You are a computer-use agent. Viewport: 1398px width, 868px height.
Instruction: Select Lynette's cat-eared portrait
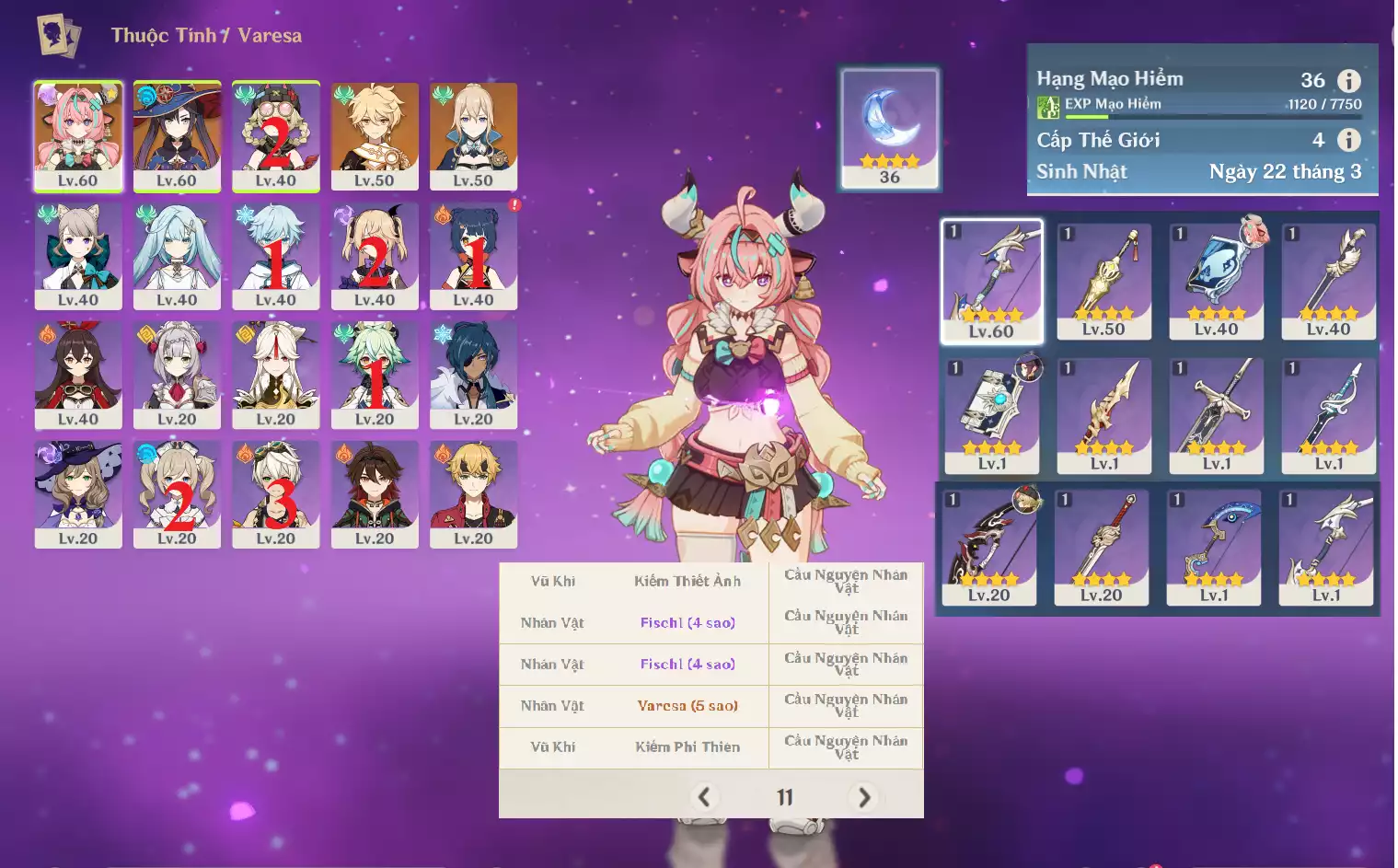[78, 256]
